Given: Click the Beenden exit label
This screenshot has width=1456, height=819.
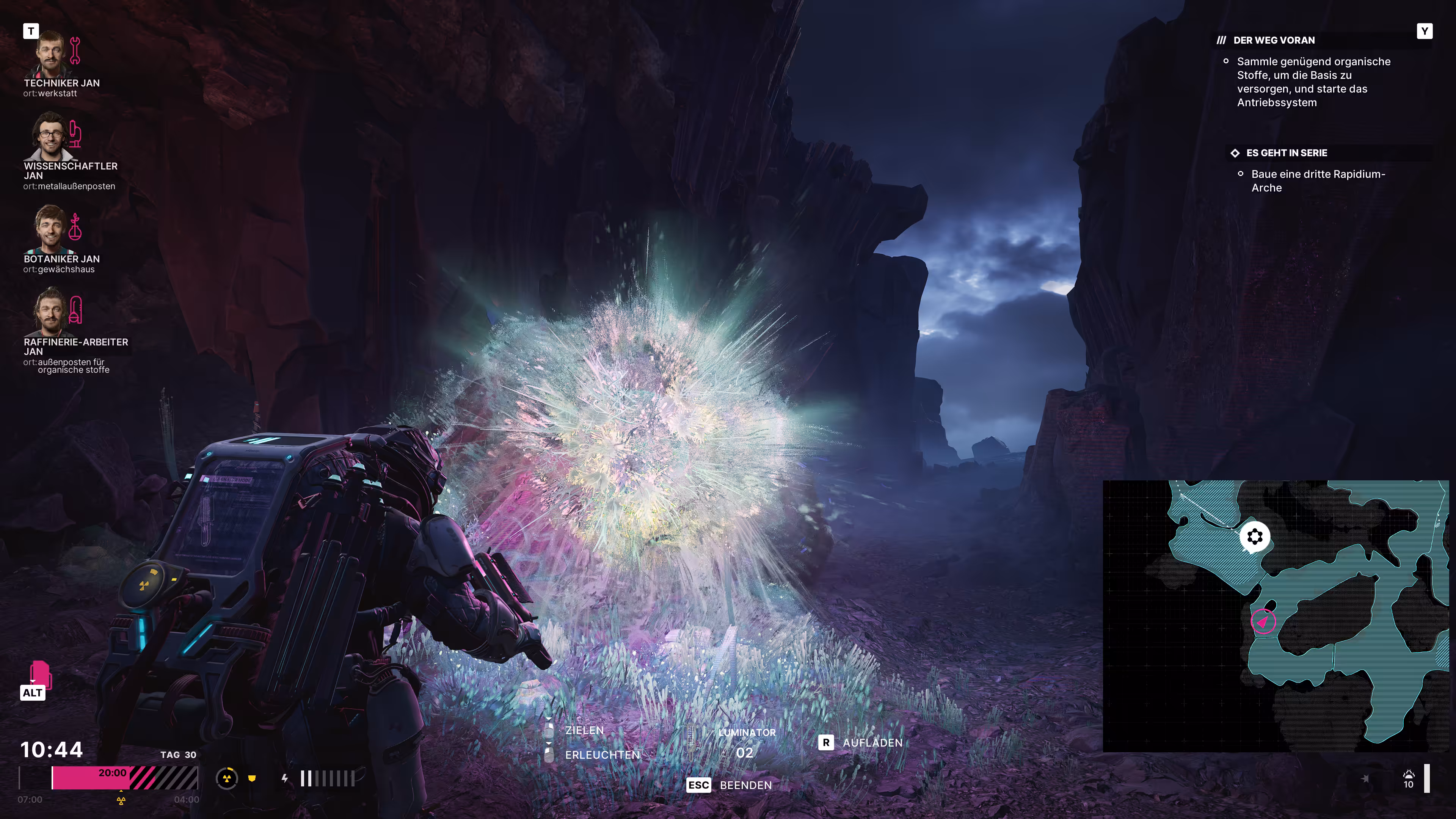Looking at the screenshot, I should (745, 785).
